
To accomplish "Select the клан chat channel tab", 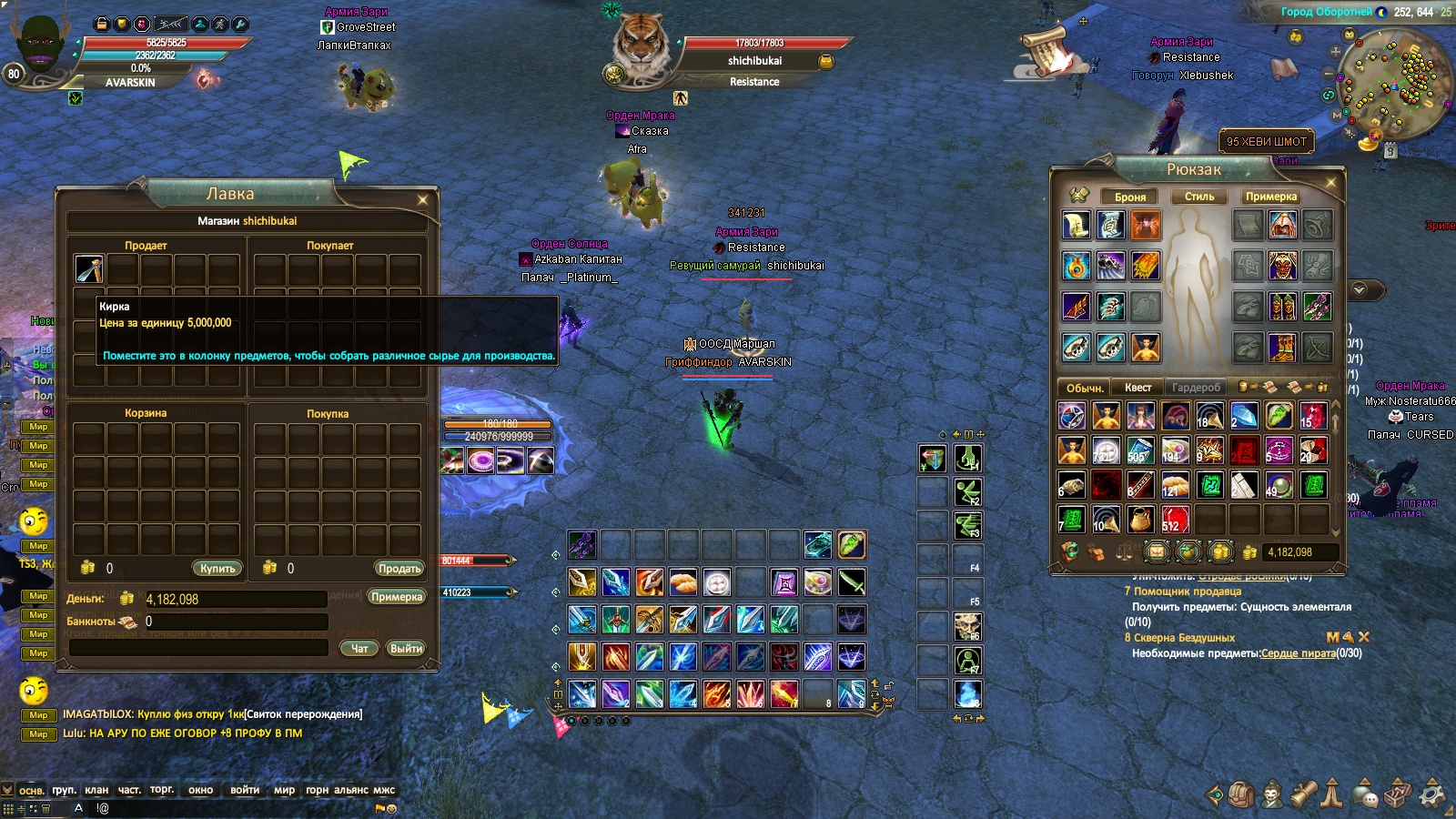I will [96, 790].
